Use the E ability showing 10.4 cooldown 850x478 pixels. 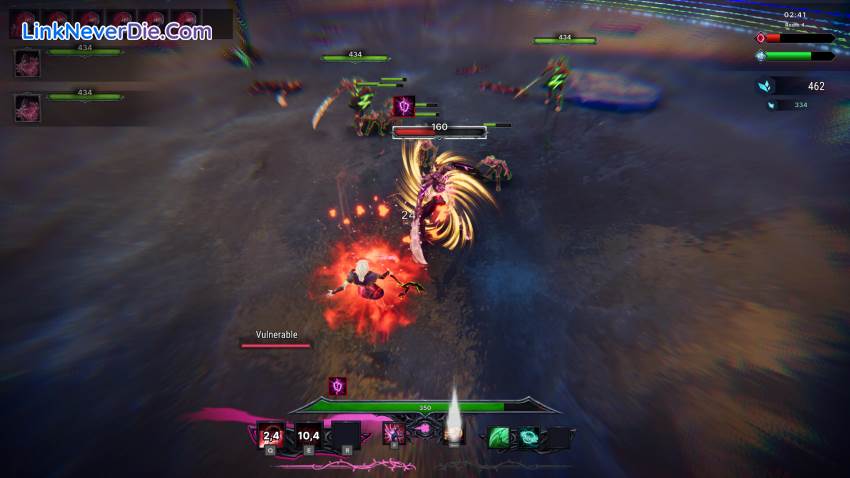click(x=309, y=435)
